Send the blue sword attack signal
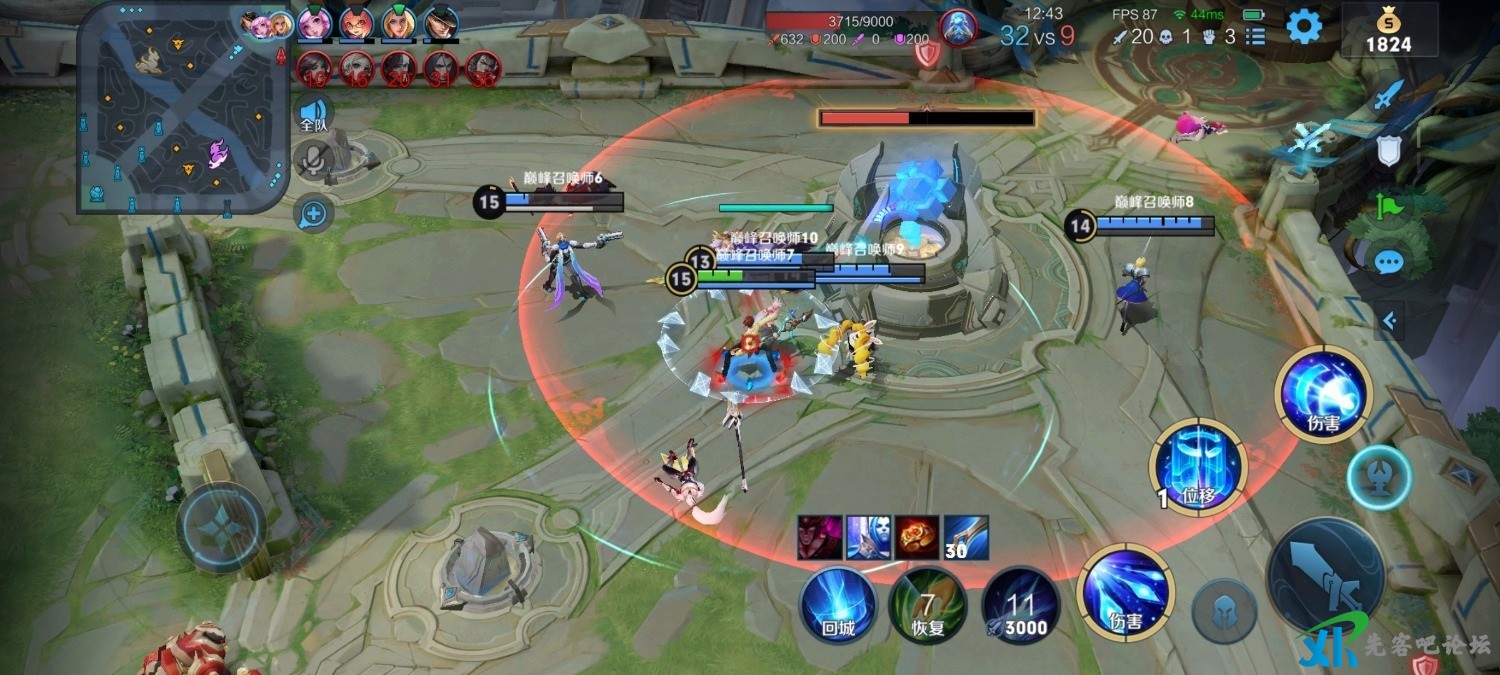Image resolution: width=1500 pixels, height=675 pixels. 1388,96
